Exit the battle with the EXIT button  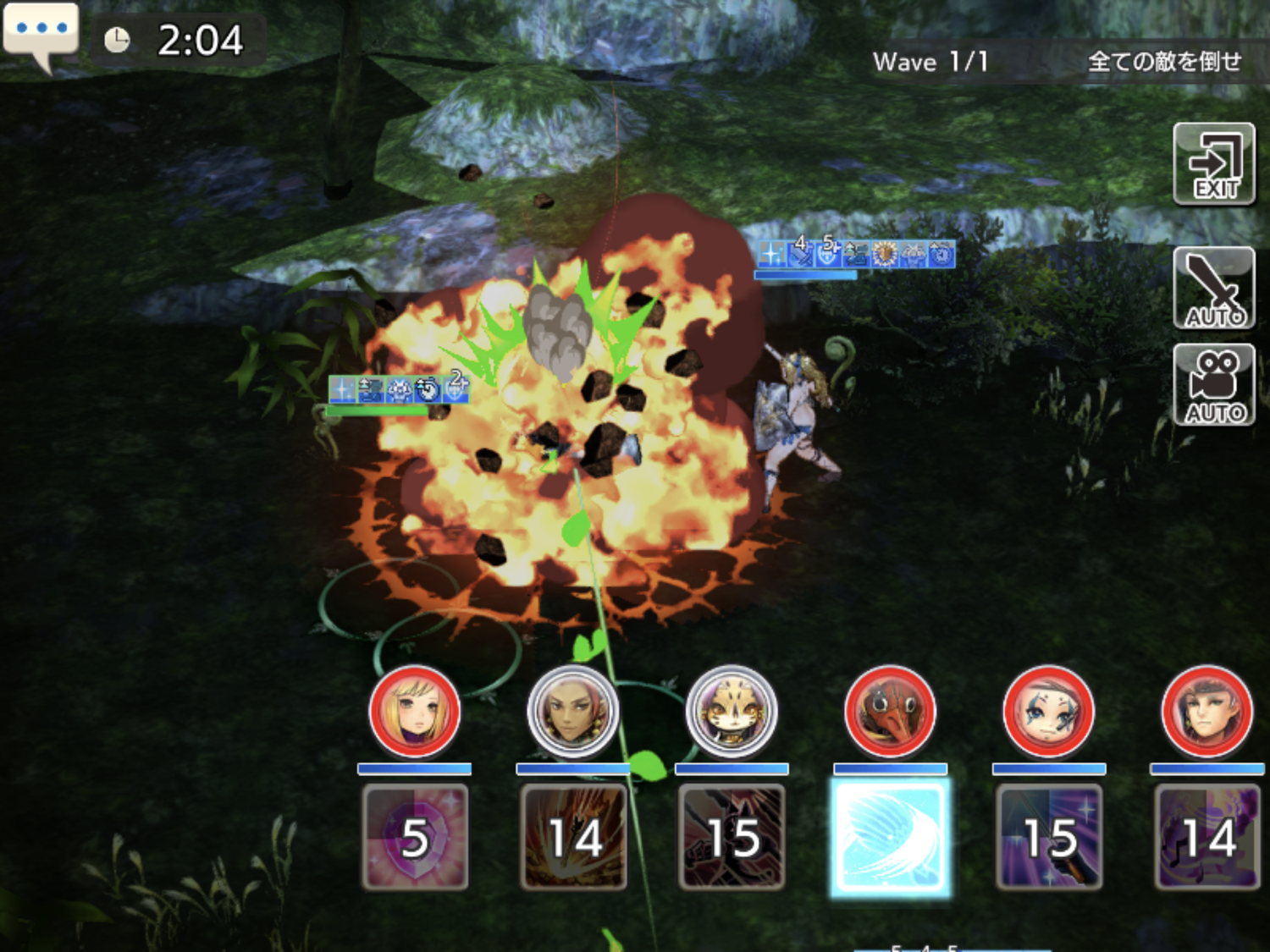point(1214,164)
